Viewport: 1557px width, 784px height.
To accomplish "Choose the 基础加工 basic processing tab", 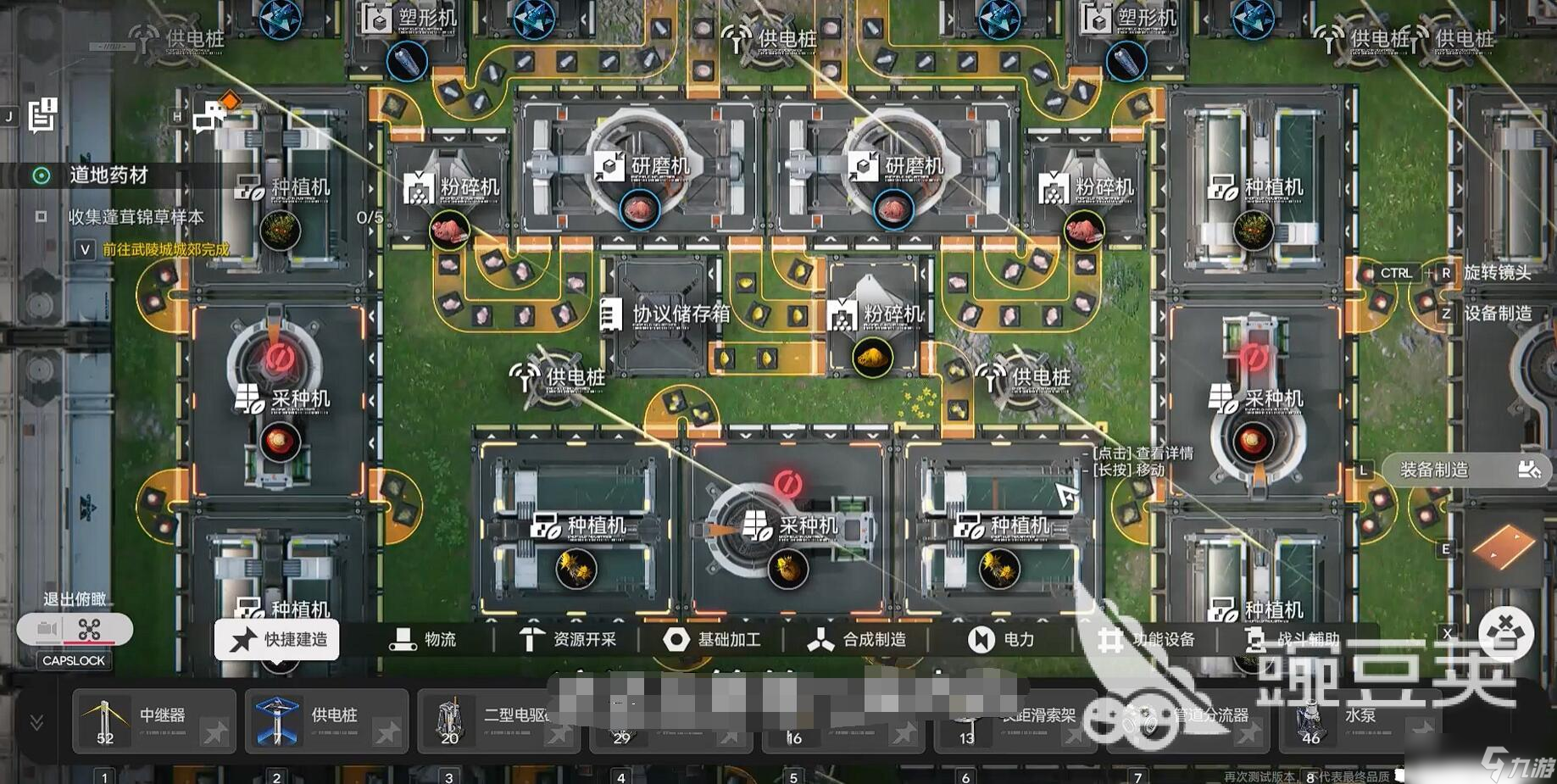I will tap(712, 640).
